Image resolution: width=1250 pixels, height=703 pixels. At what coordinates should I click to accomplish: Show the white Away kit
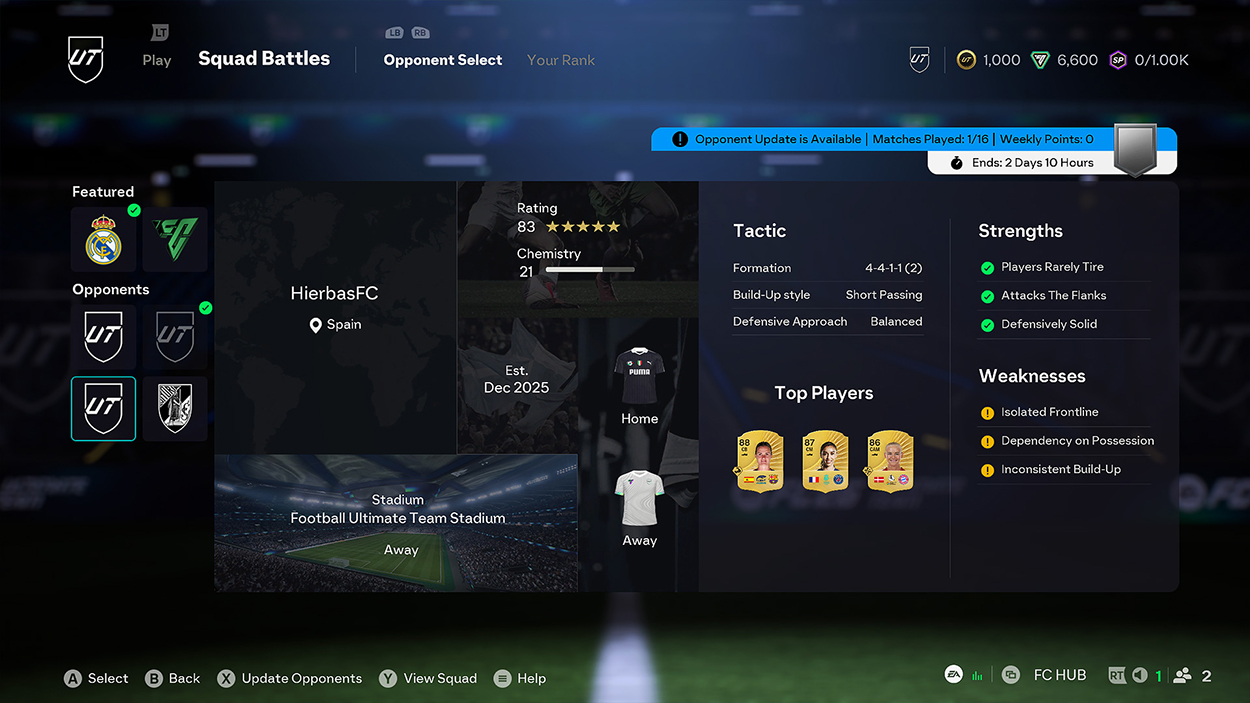pyautogui.click(x=639, y=507)
